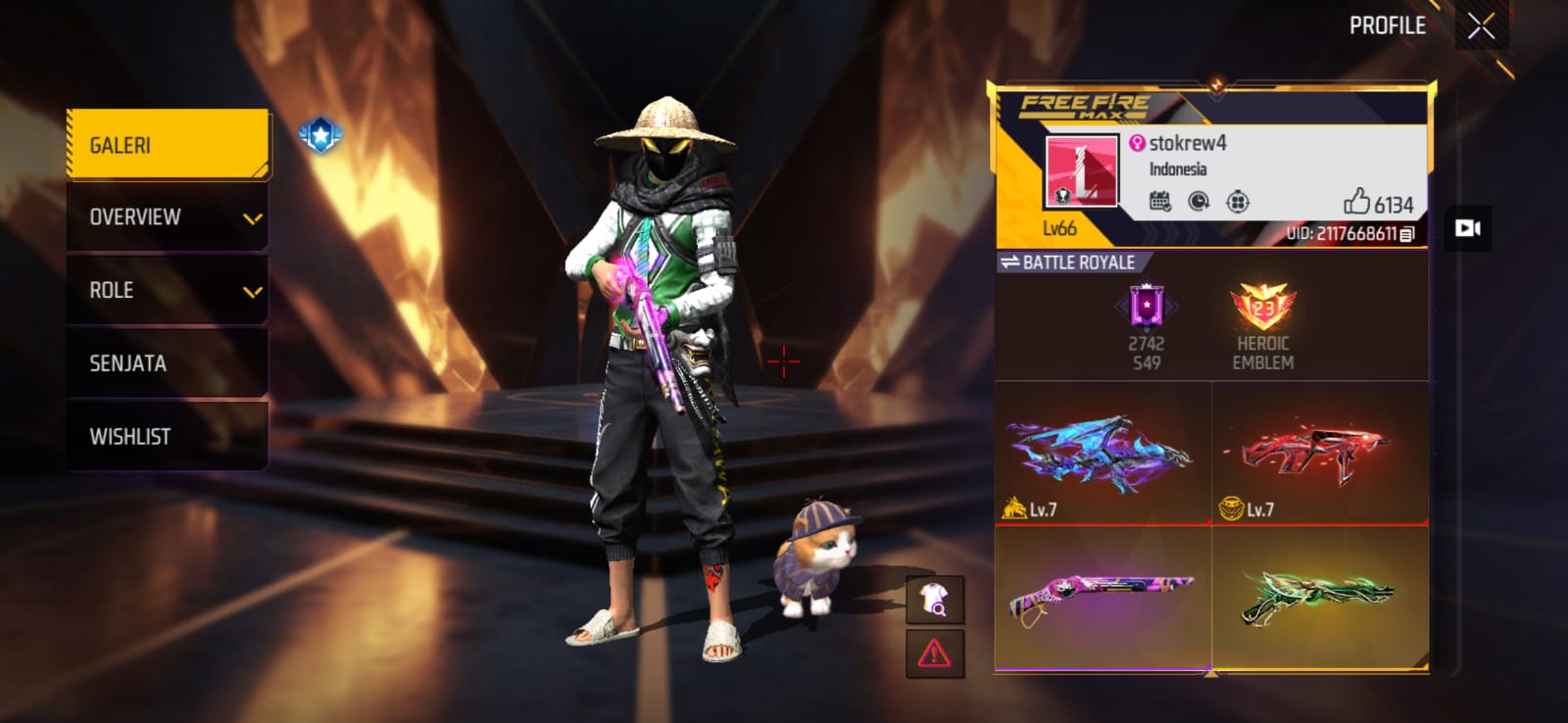Viewport: 1568px width, 723px height.
Task: Select the red gun skin thumbnail
Action: [x=1319, y=453]
